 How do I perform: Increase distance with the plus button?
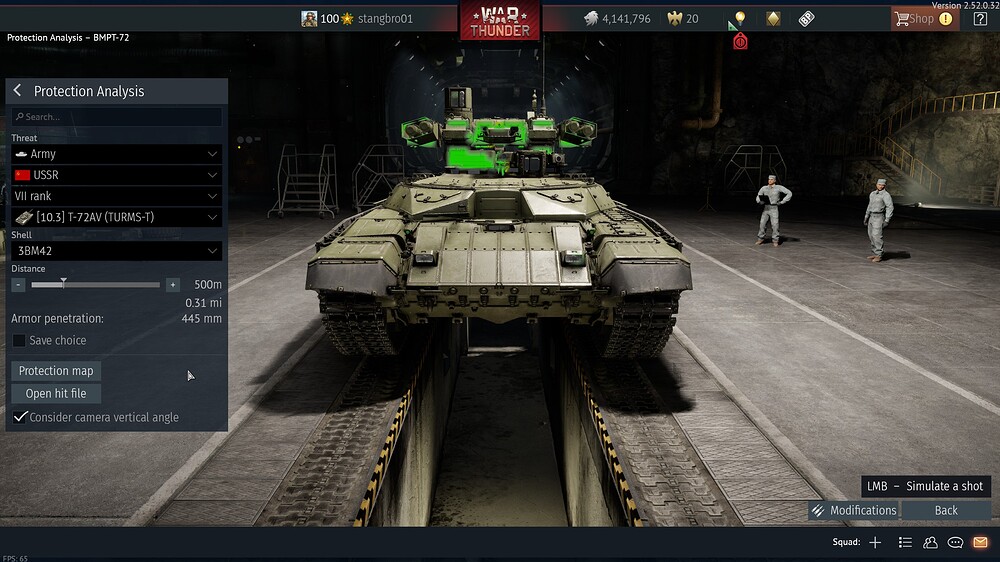pos(173,285)
